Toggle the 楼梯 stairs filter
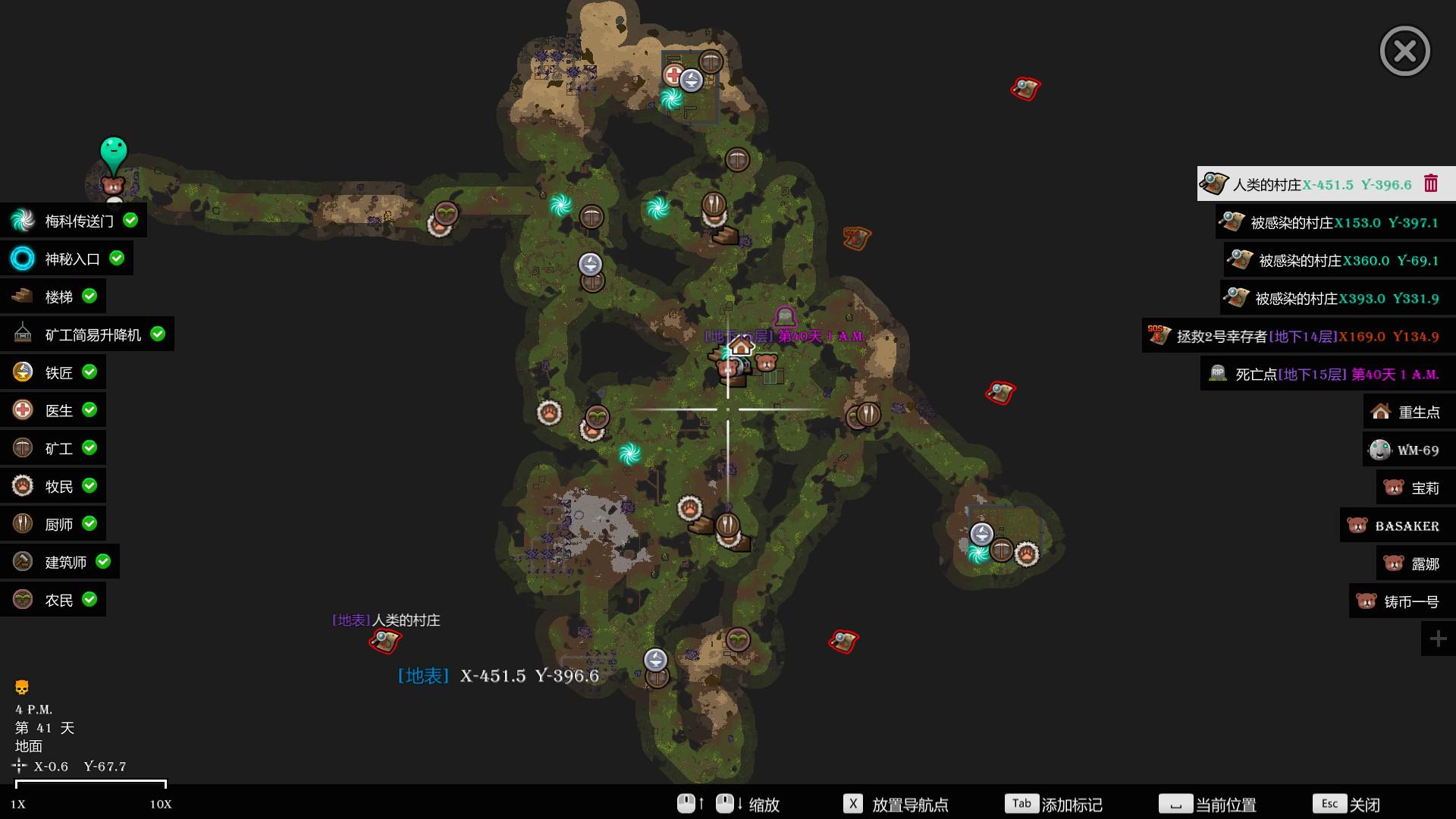 (x=55, y=297)
